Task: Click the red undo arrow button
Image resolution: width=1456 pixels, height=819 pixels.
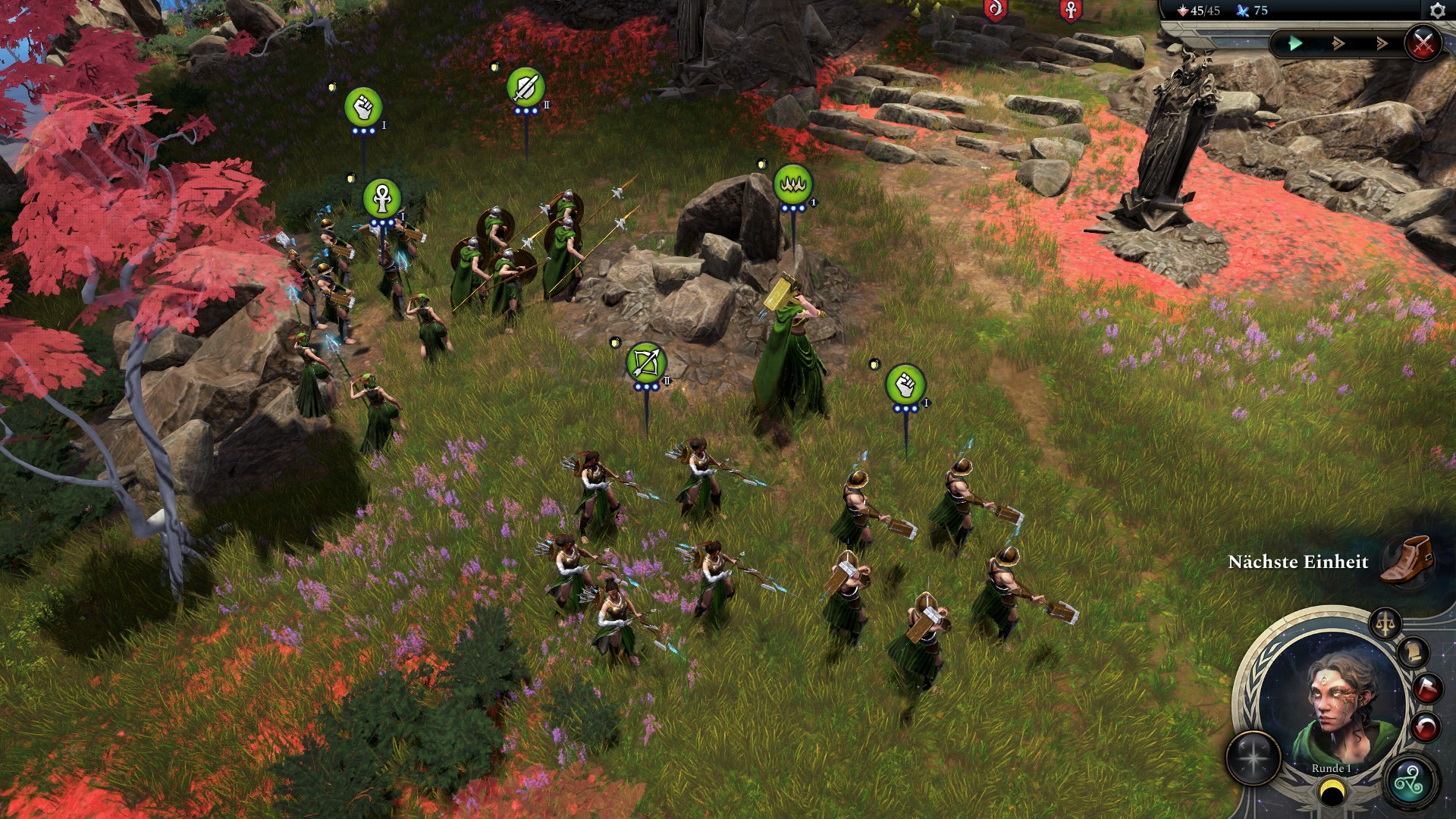Action: point(1426,728)
